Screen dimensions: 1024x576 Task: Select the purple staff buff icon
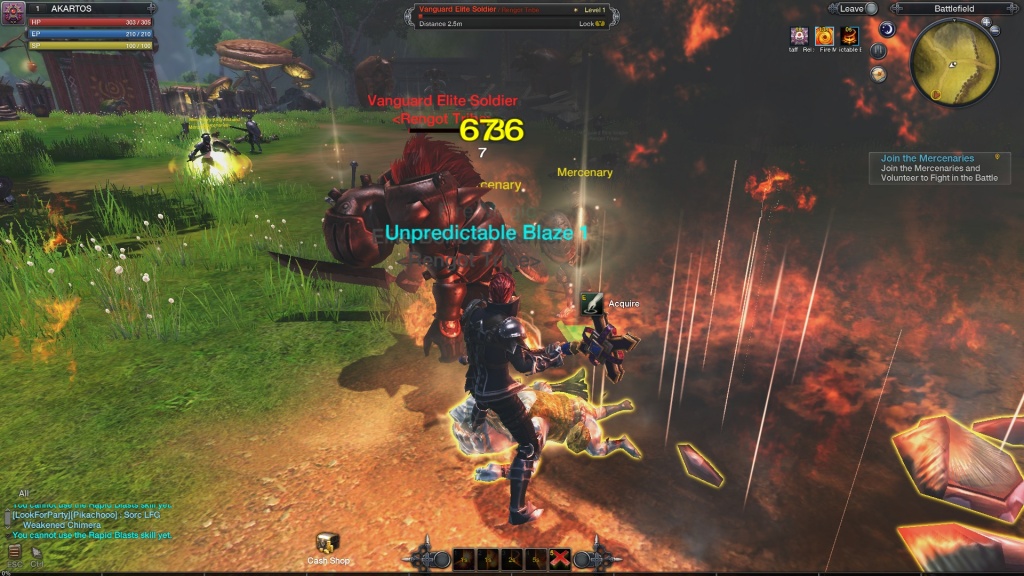[x=799, y=37]
